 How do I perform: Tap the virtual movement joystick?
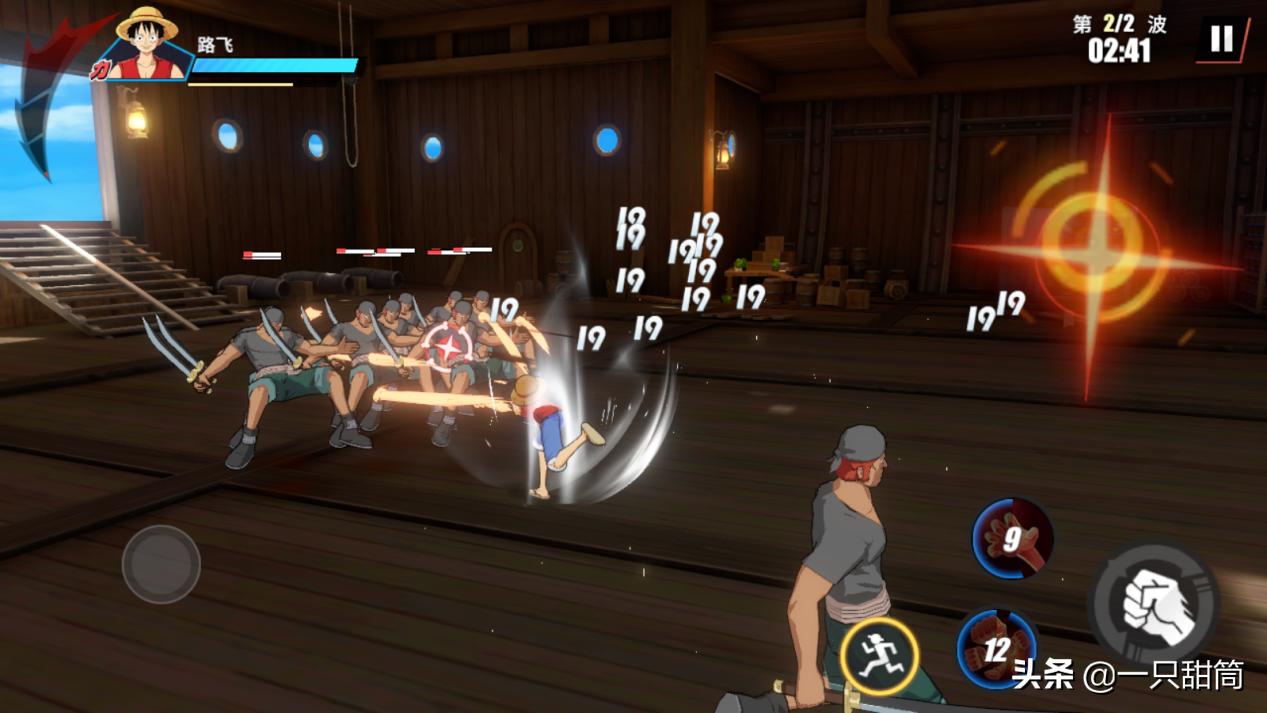point(161,564)
